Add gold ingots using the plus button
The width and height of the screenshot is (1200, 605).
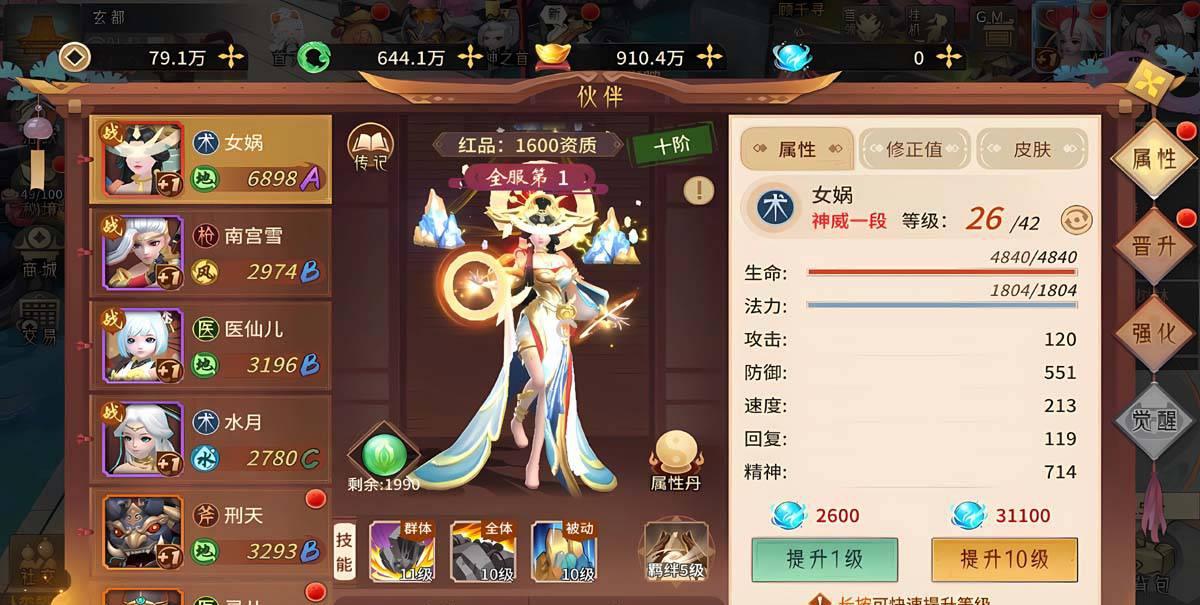[x=709, y=57]
